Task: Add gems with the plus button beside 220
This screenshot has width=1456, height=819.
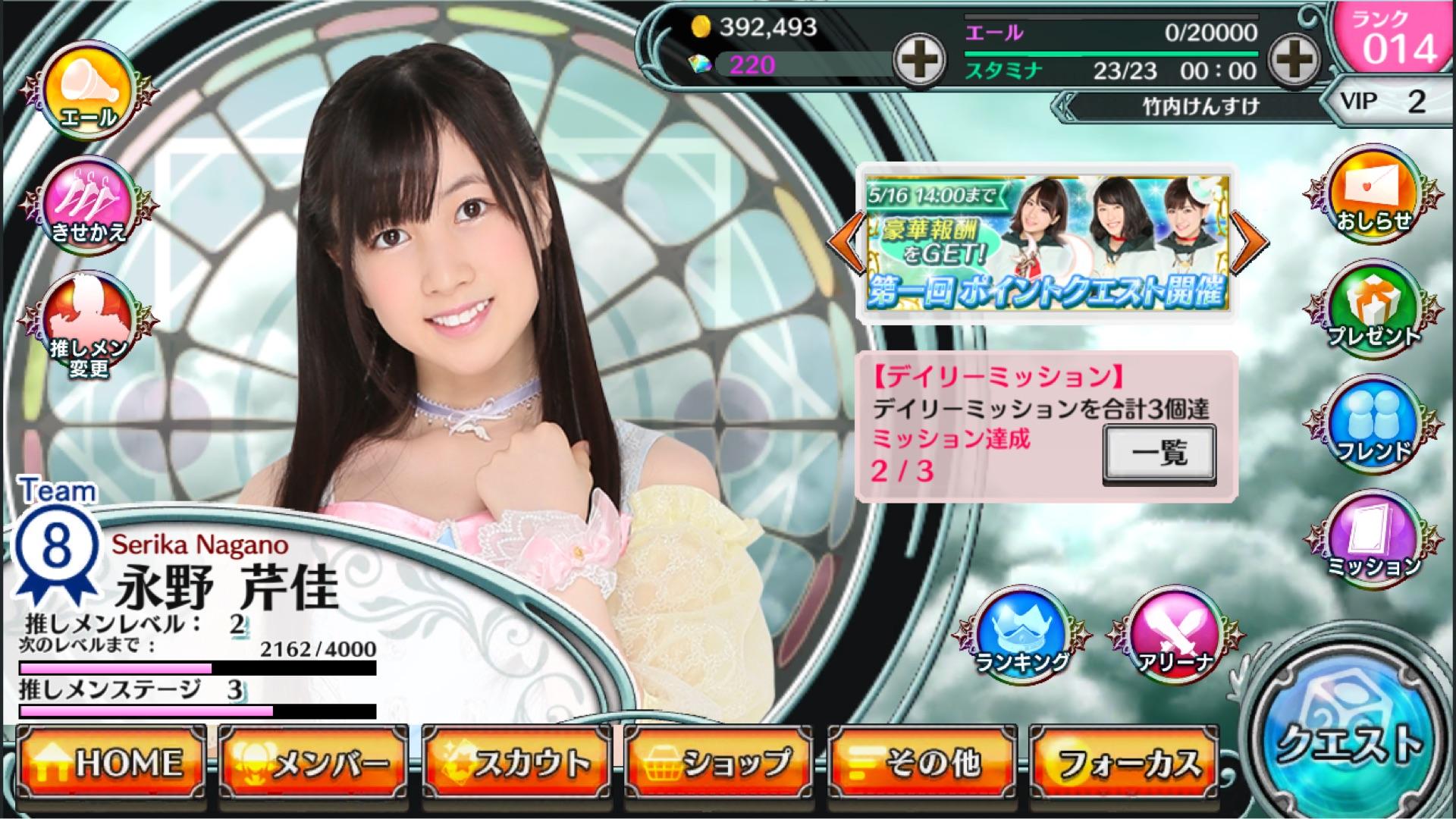Action: (x=919, y=59)
